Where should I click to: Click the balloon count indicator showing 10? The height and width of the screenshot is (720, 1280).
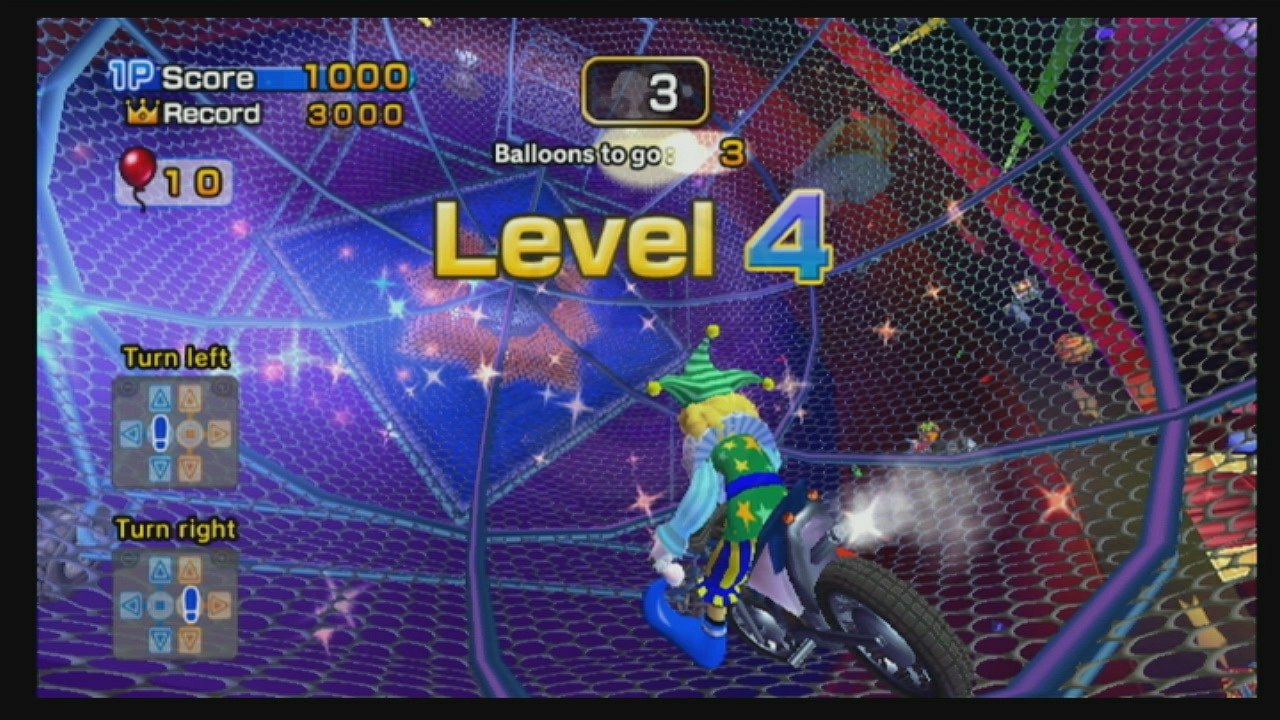click(x=193, y=180)
